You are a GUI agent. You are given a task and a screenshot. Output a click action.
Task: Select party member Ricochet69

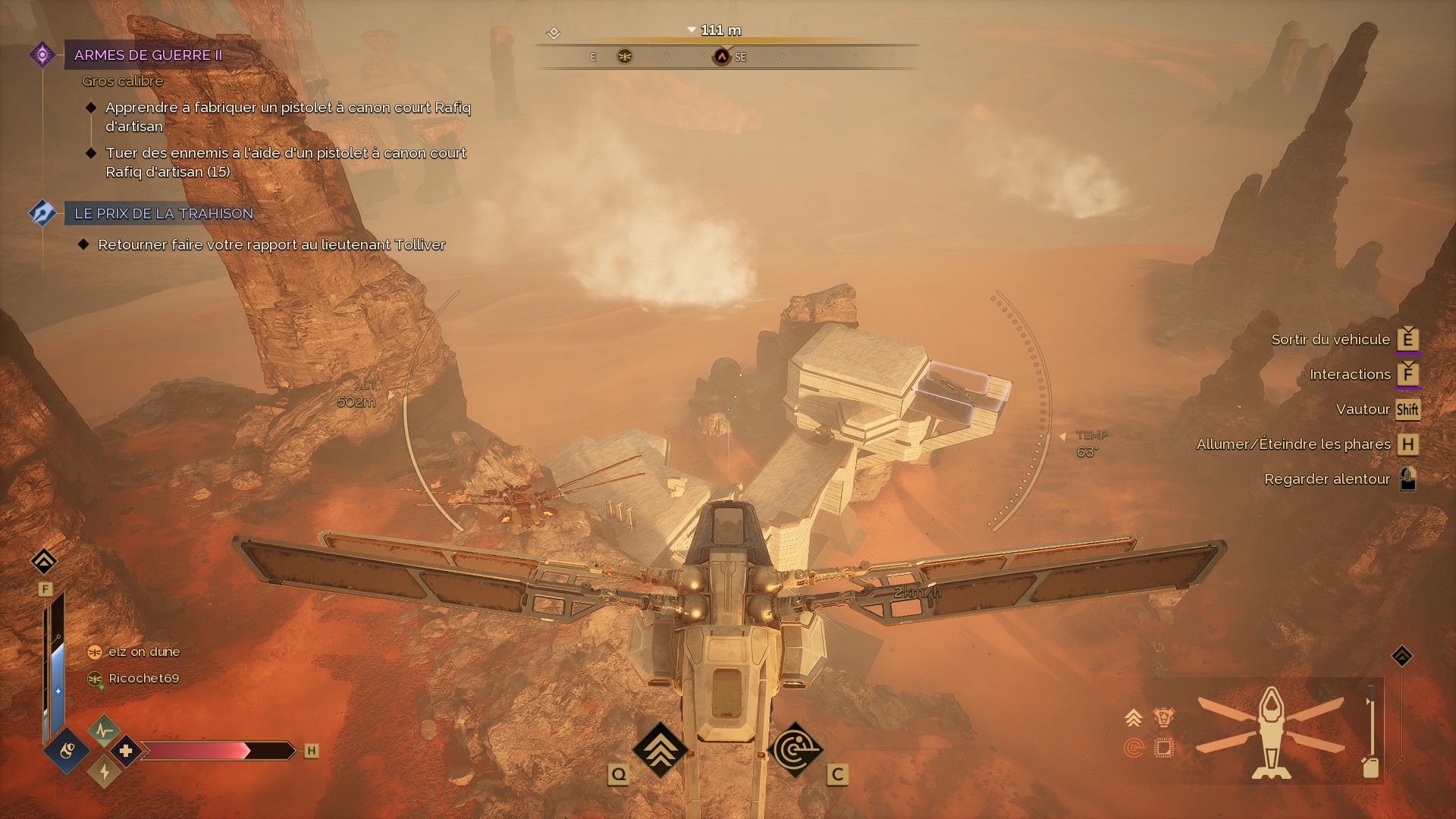click(143, 679)
